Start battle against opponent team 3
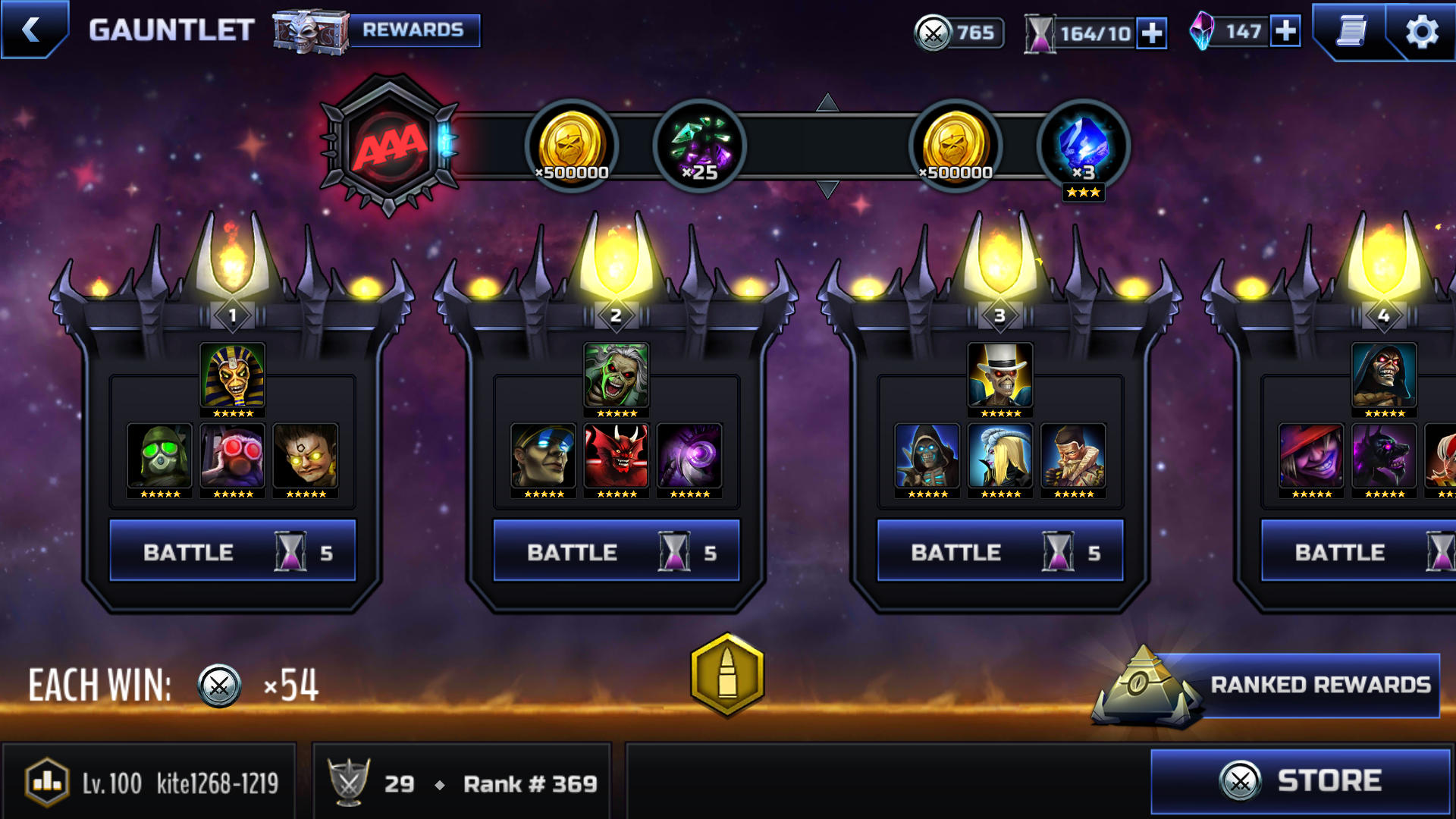The height and width of the screenshot is (819, 1456). [x=999, y=551]
